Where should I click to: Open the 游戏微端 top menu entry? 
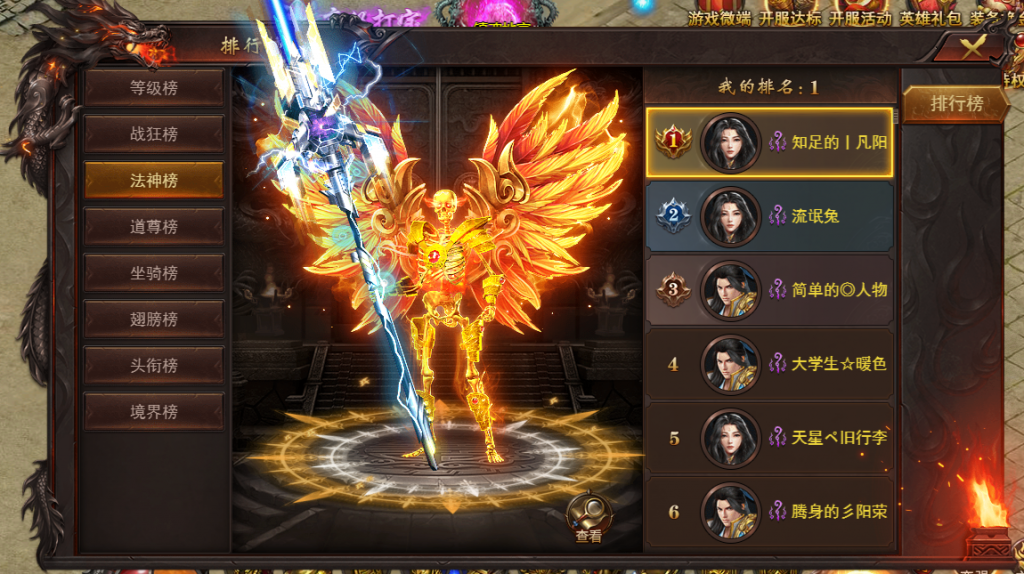tap(720, 18)
